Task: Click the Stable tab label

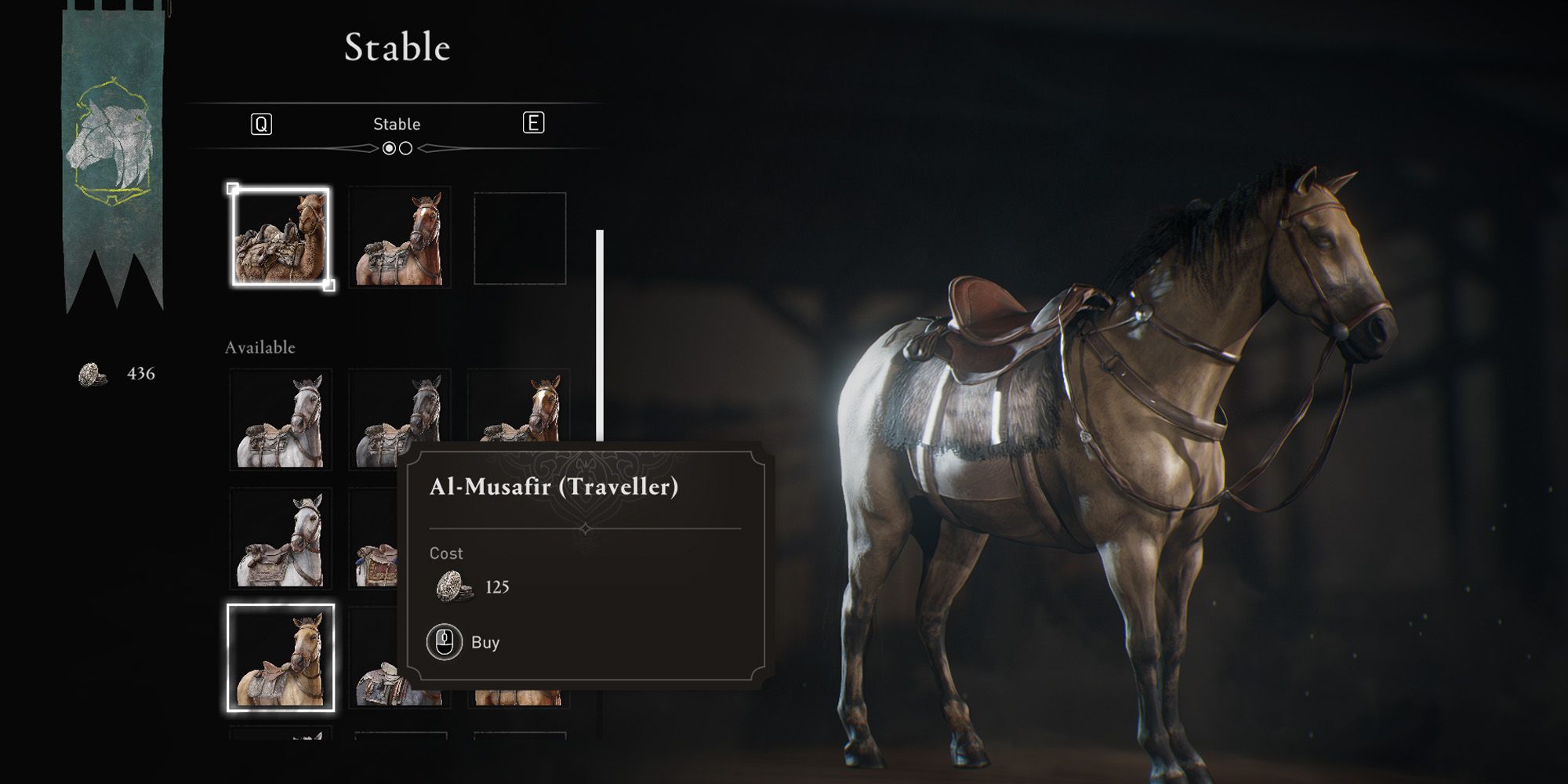Action: (397, 122)
